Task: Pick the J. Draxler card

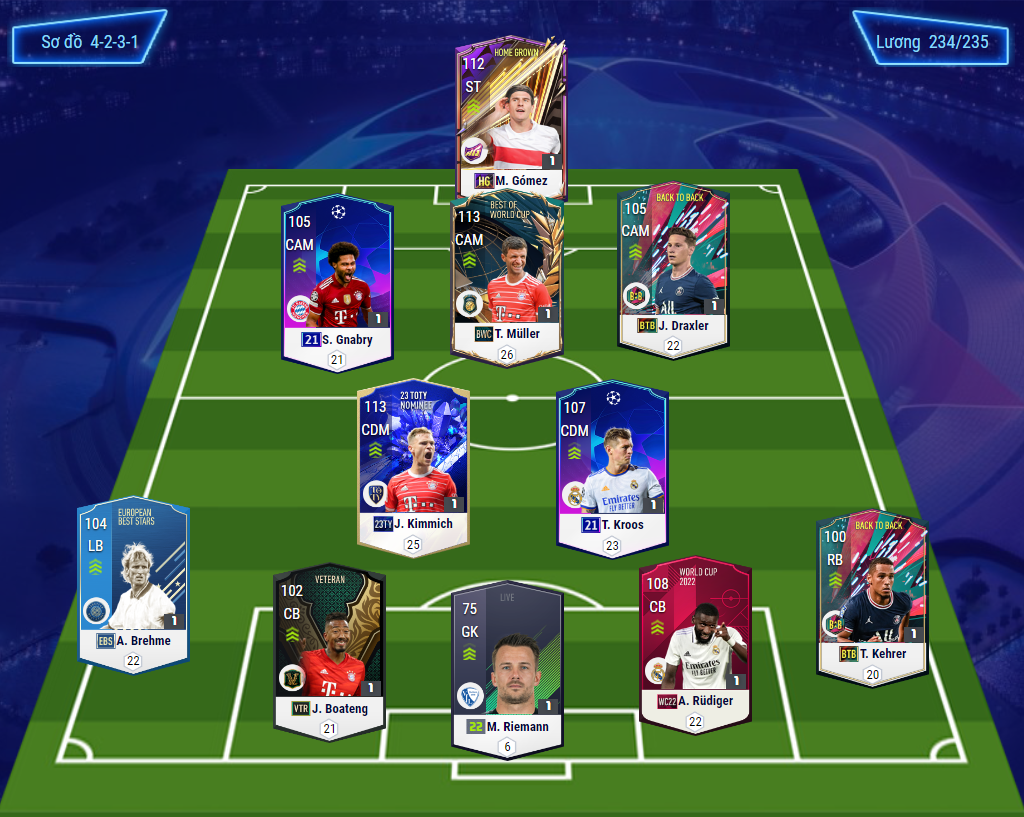Action: (x=672, y=270)
